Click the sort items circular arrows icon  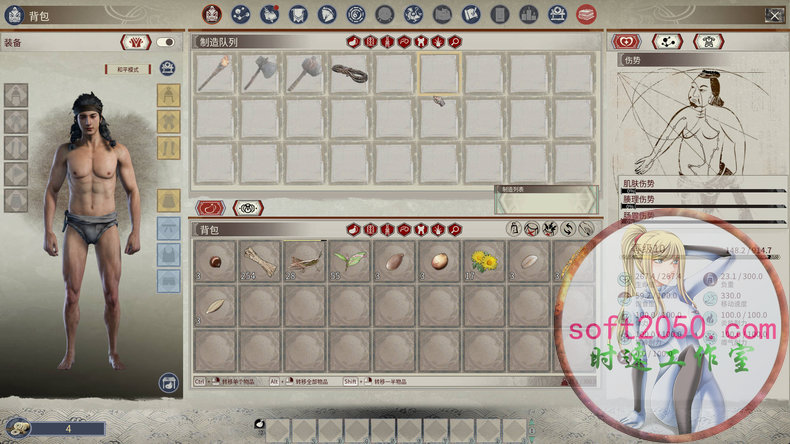click(568, 231)
